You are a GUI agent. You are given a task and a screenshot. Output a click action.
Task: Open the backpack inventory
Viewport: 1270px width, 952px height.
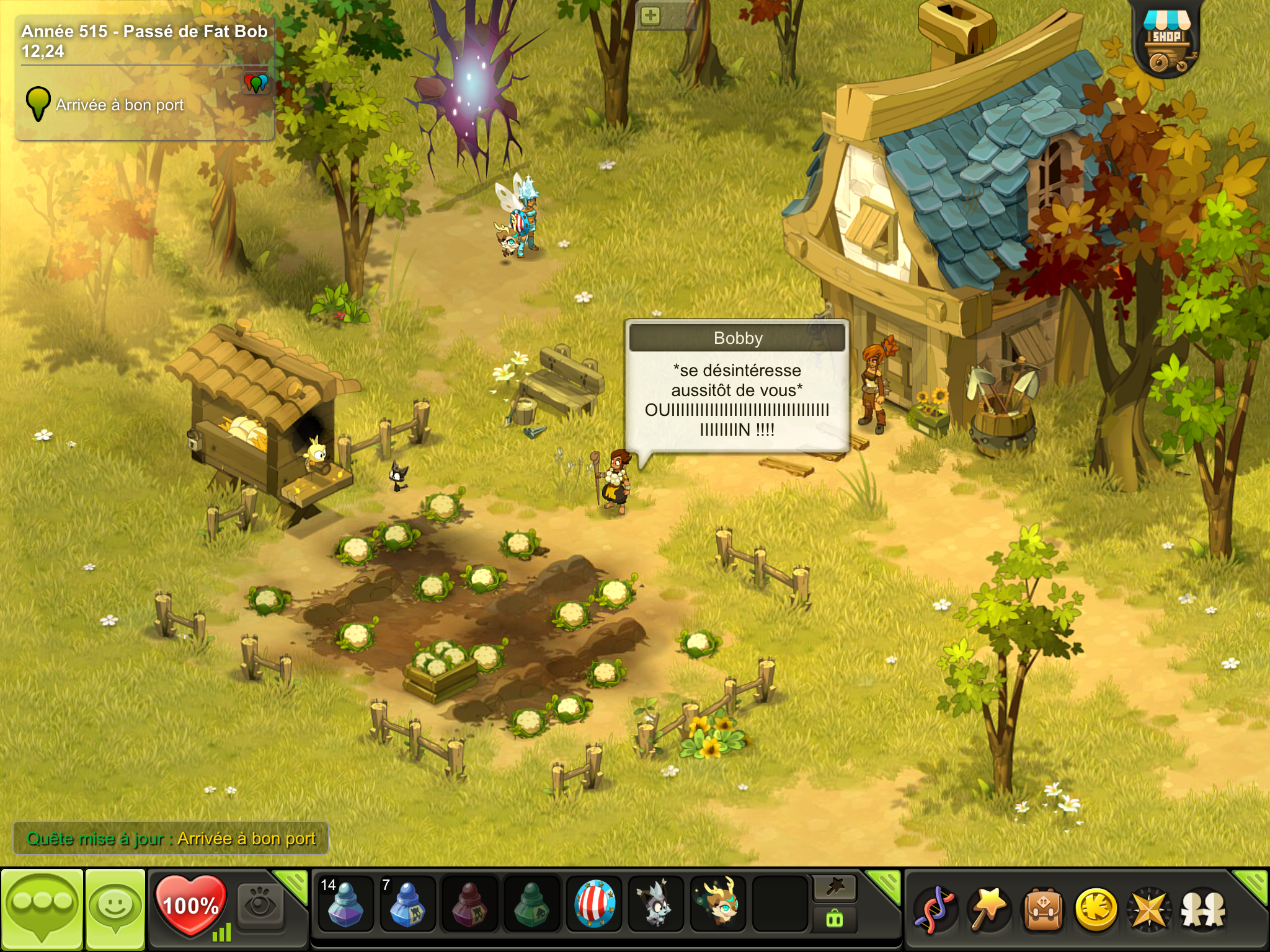tap(1043, 910)
